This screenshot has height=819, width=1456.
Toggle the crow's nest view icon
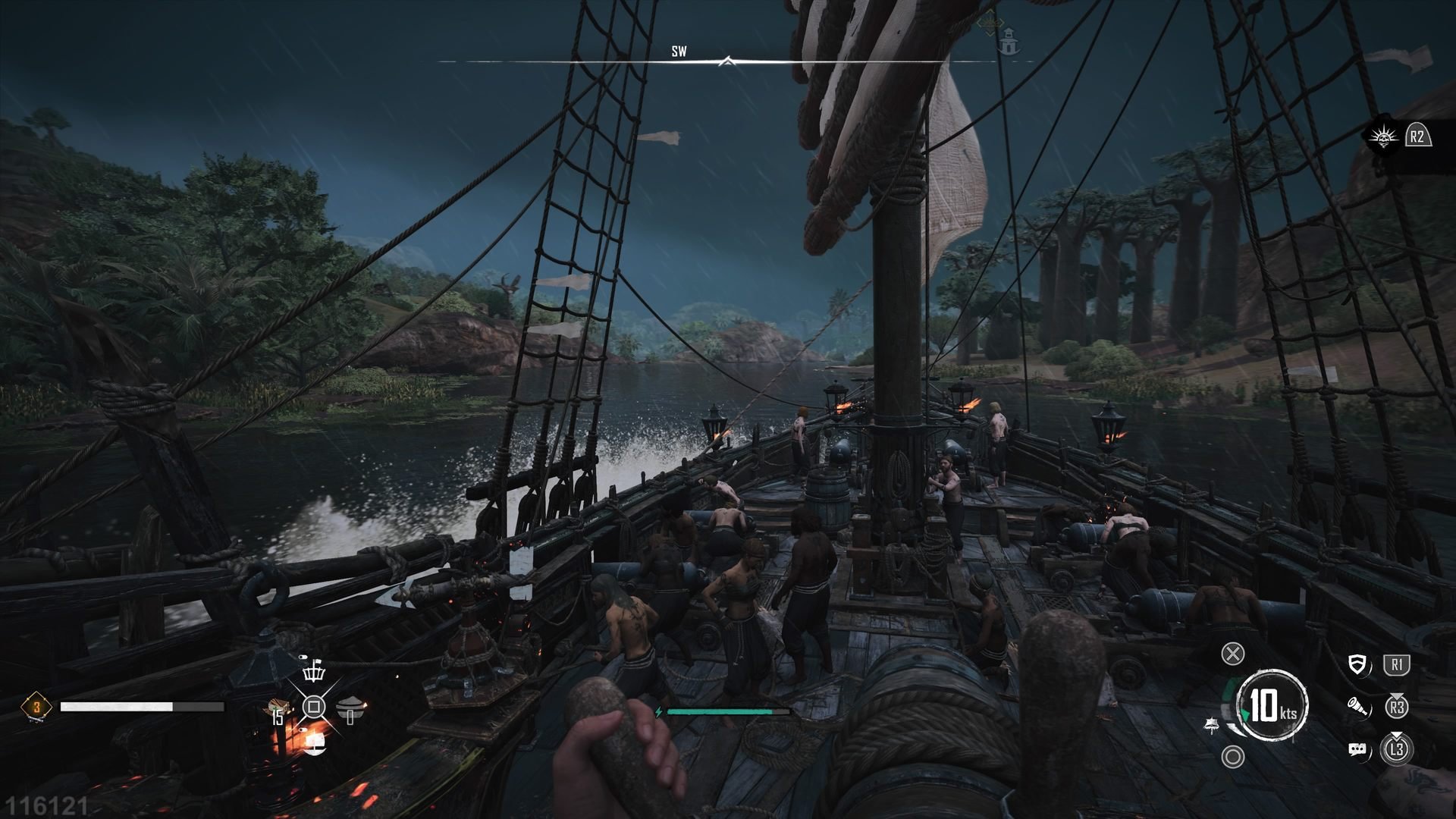(x=313, y=670)
